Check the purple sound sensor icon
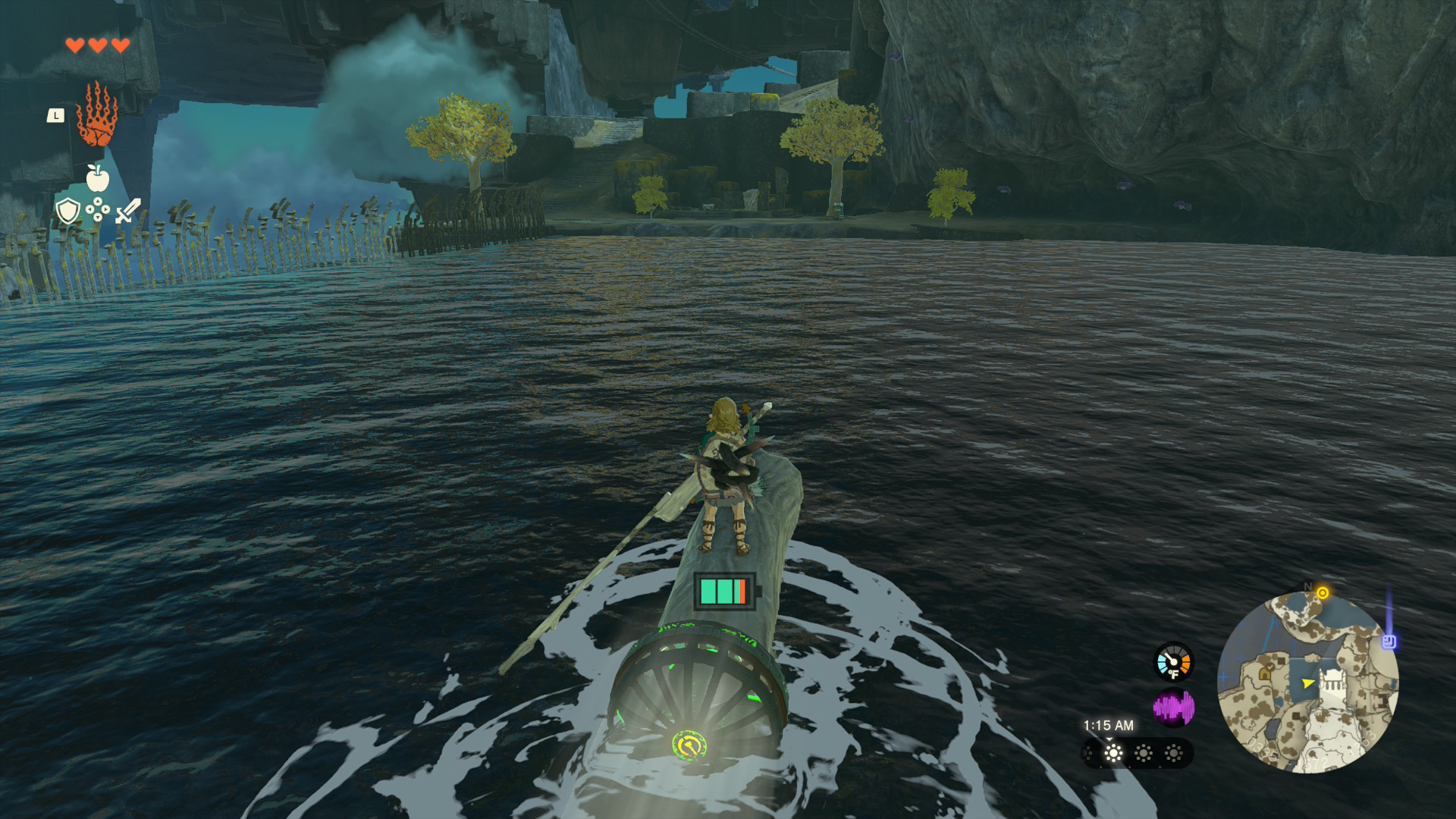This screenshot has height=819, width=1456. coord(1173,708)
